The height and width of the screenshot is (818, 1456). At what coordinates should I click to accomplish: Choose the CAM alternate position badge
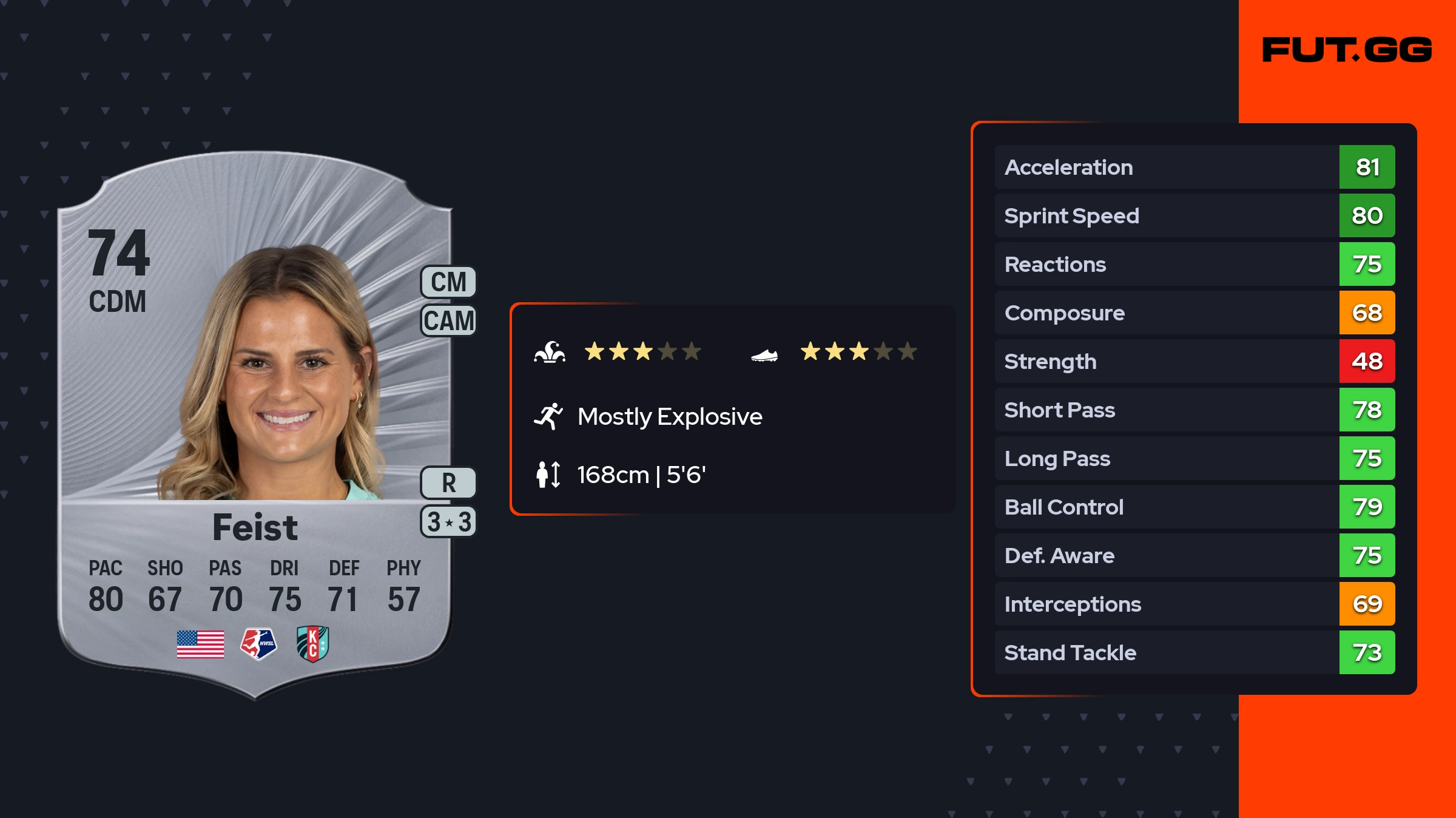coord(448,320)
